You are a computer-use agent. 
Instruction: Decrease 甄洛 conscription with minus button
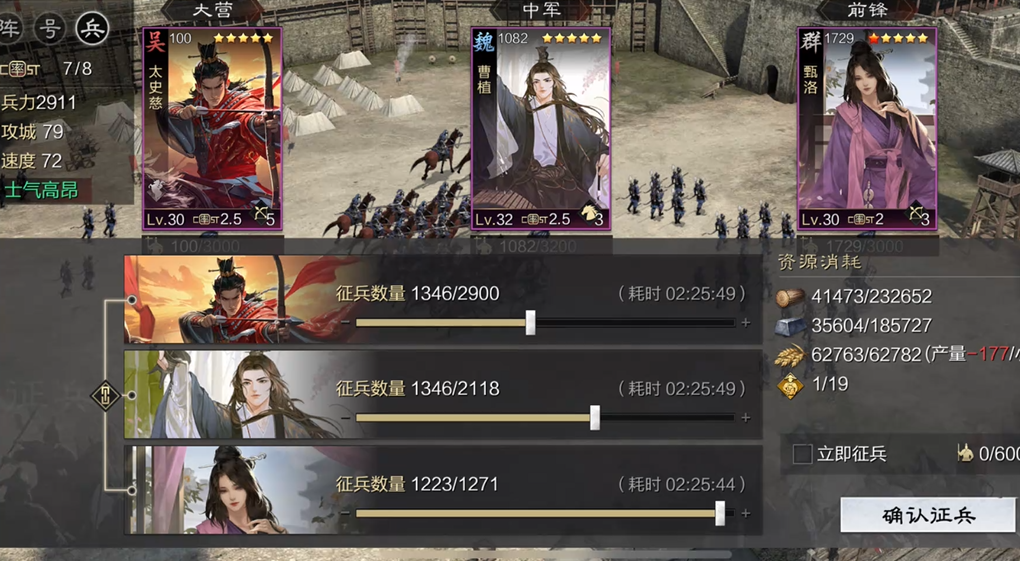click(x=345, y=514)
